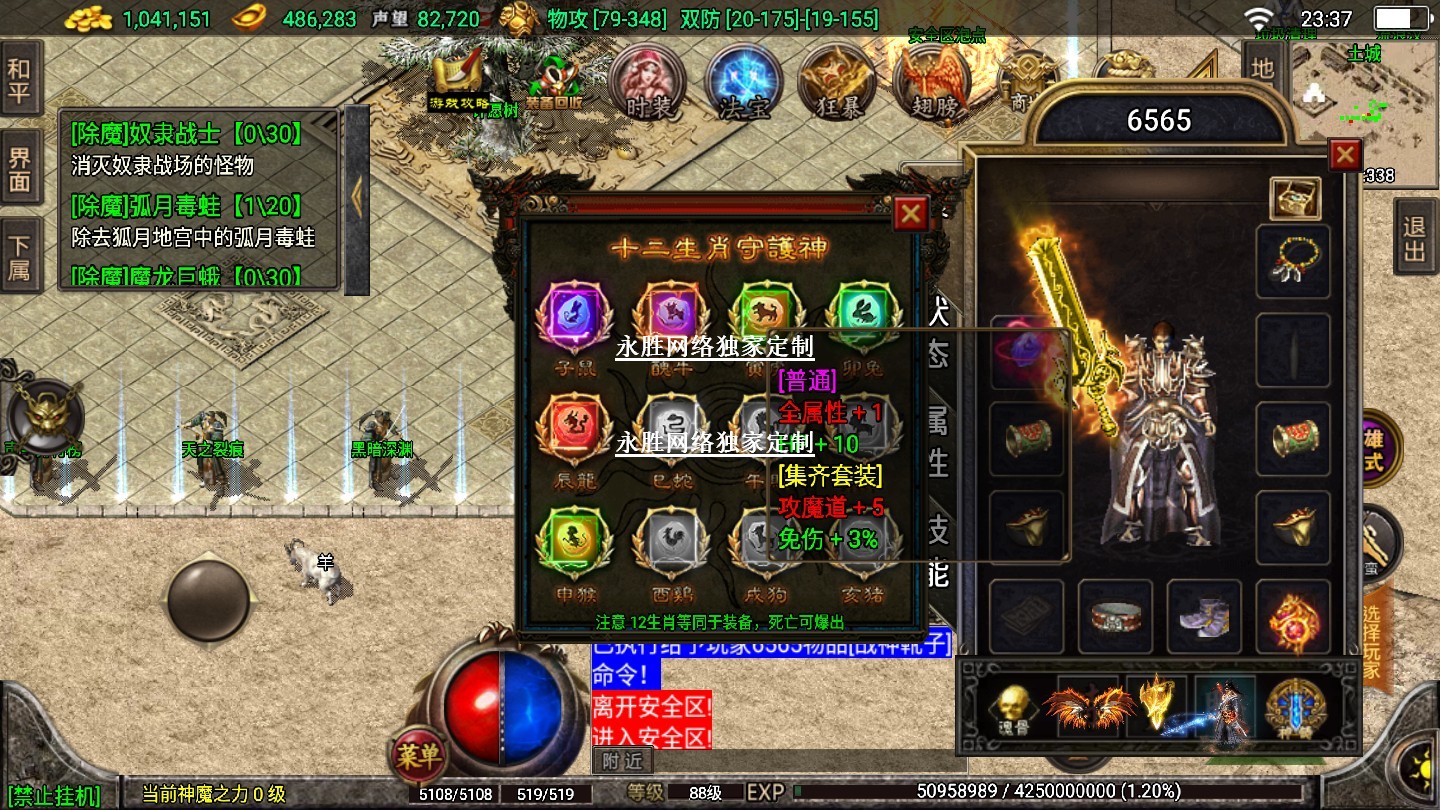Toggle the 和平 peace attack mode
Image resolution: width=1440 pixels, height=810 pixels.
(20, 82)
